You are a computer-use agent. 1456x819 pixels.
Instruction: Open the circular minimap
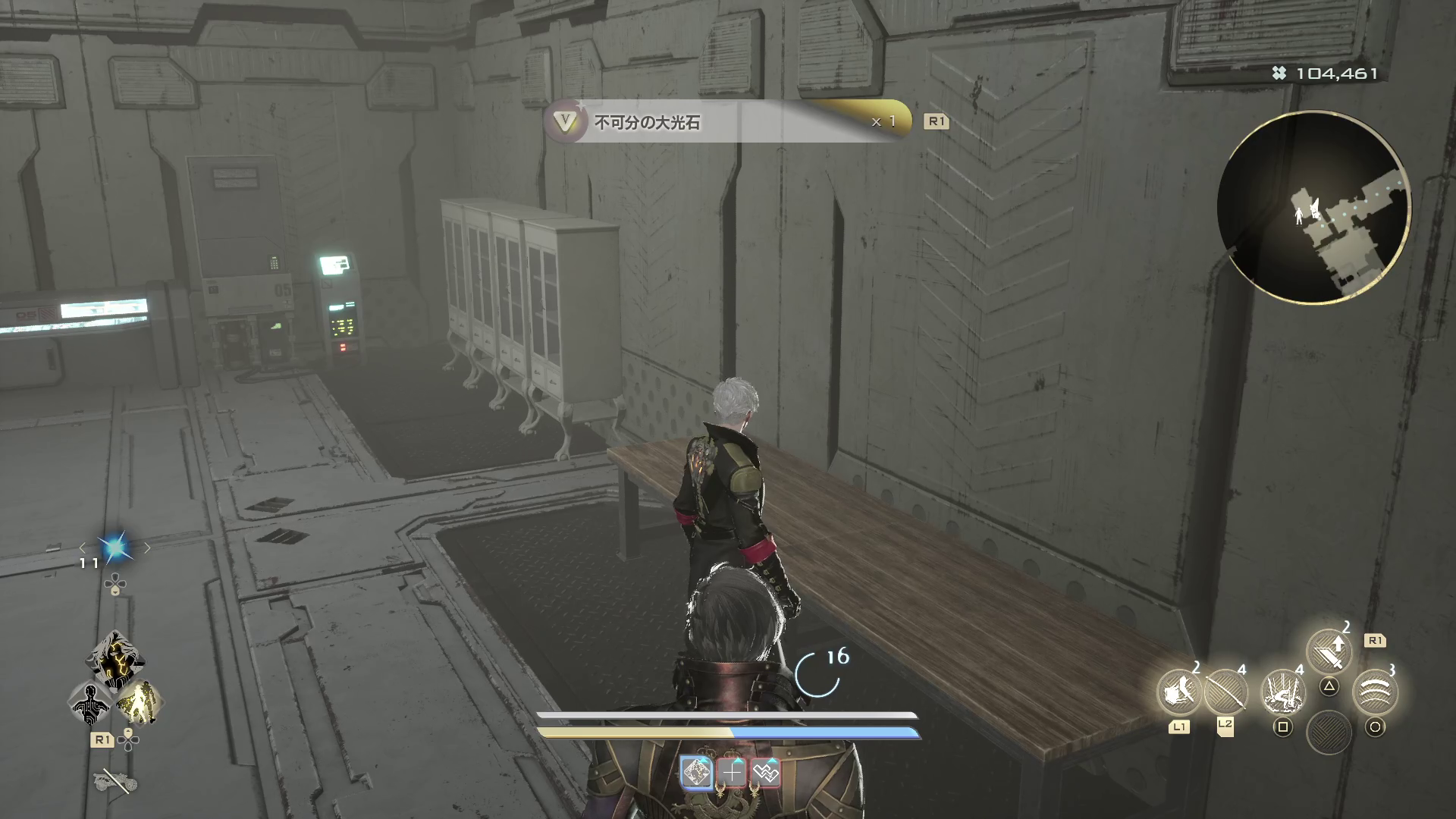click(1313, 208)
